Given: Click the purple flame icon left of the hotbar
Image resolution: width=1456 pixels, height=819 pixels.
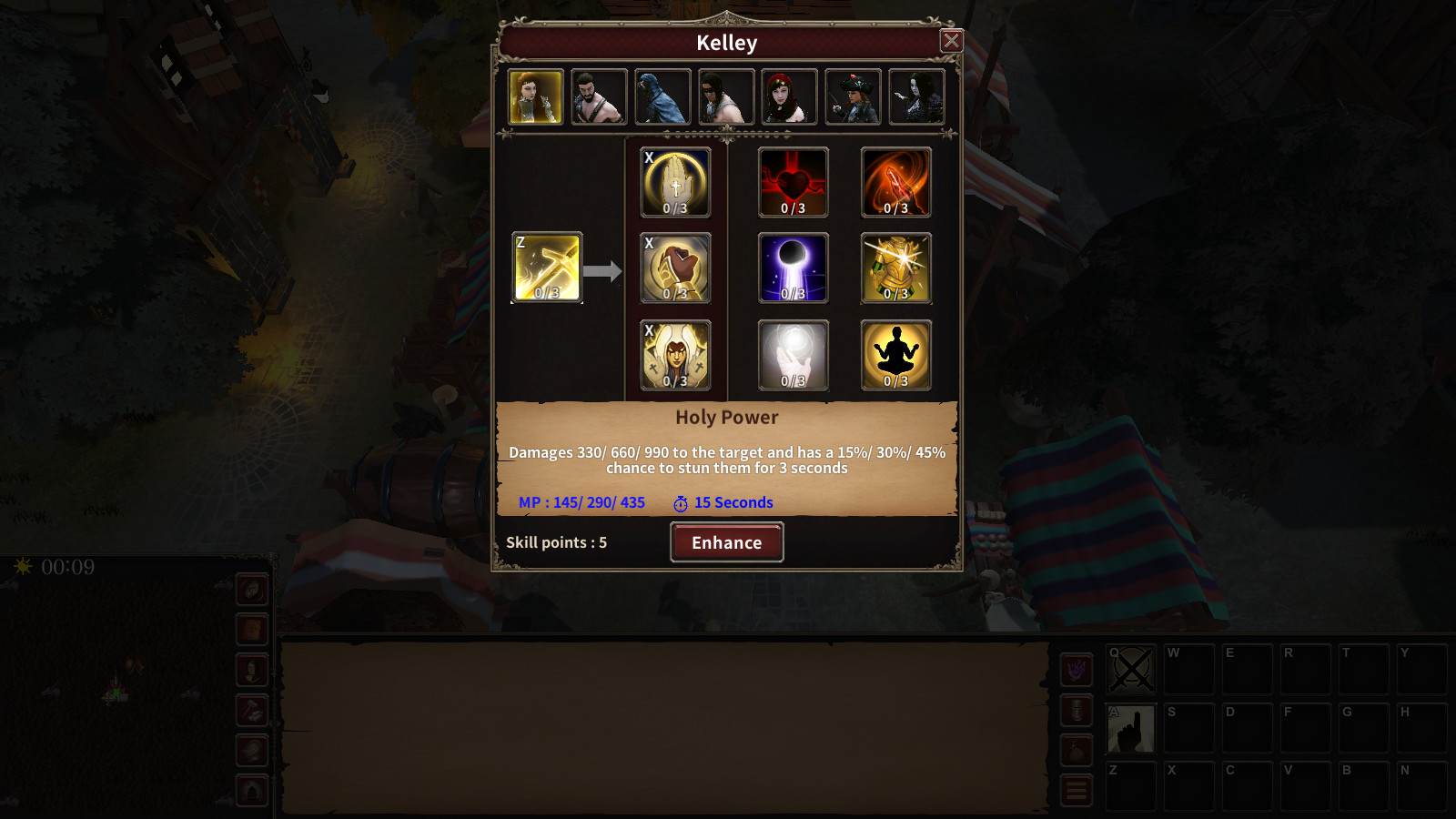Looking at the screenshot, I should point(1077,670).
